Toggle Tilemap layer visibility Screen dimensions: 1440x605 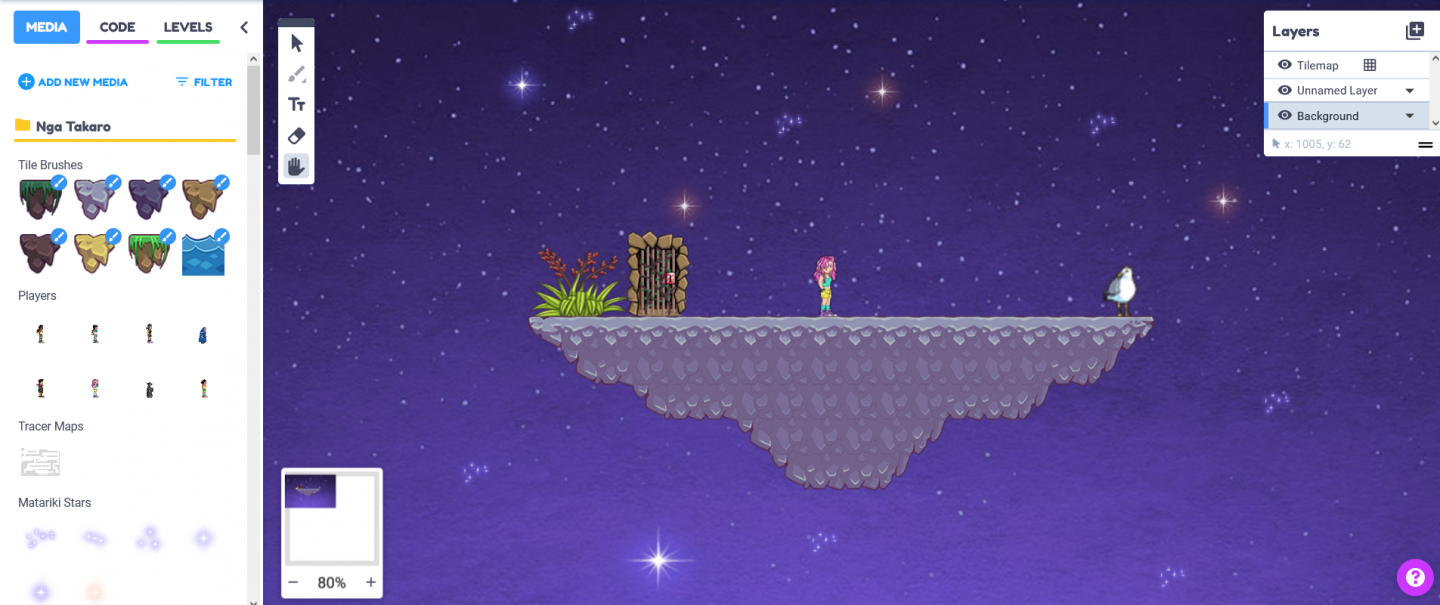(x=1285, y=65)
